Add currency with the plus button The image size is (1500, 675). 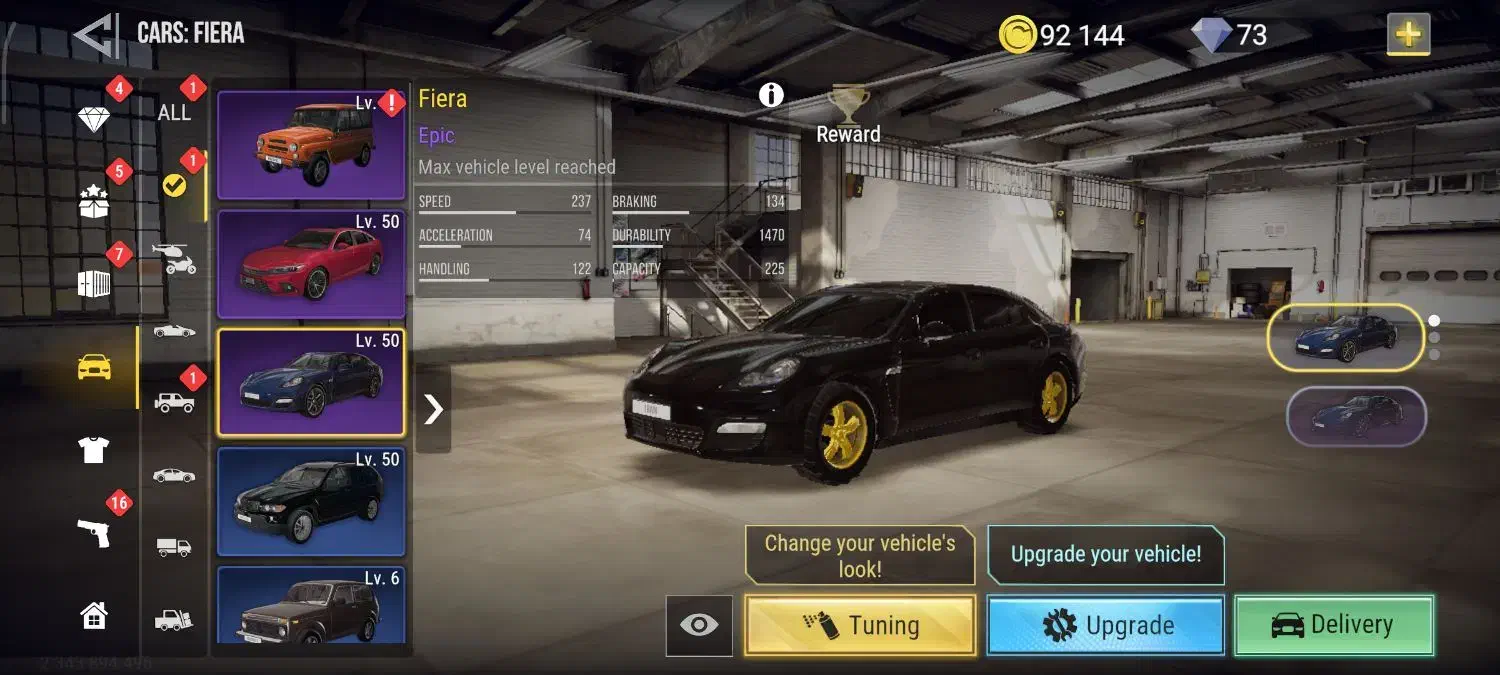click(1408, 35)
